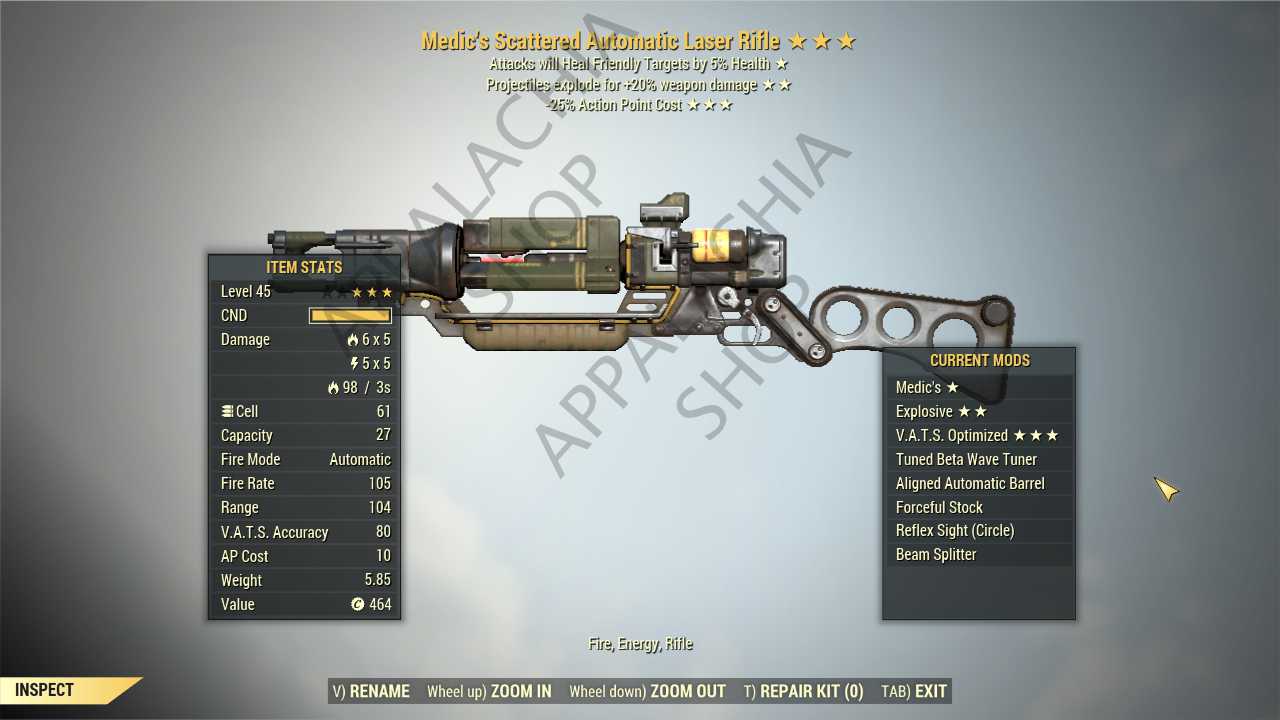Expand the CURRENT MODS panel header

coord(978,360)
